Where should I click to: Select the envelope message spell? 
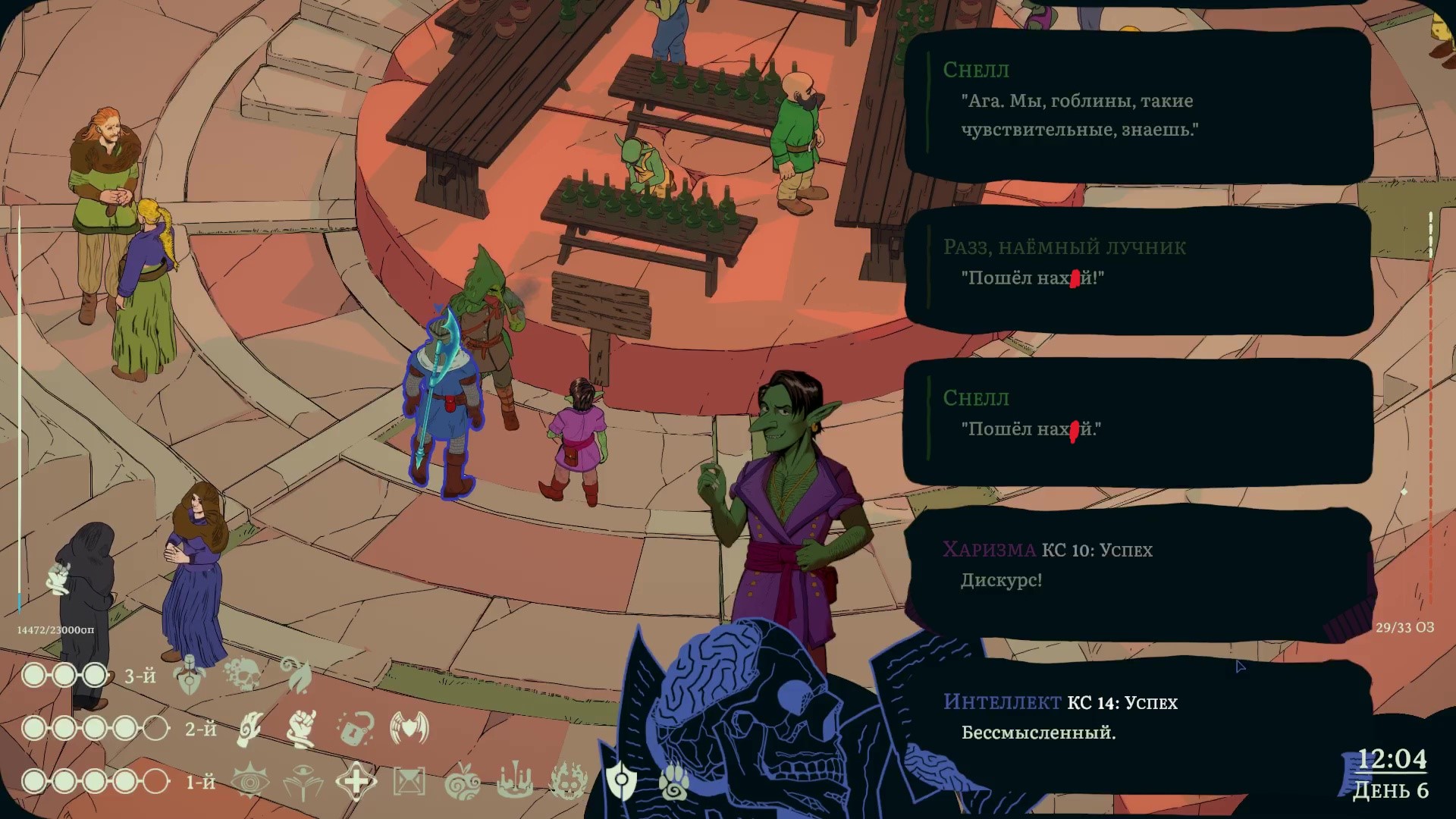(x=409, y=782)
